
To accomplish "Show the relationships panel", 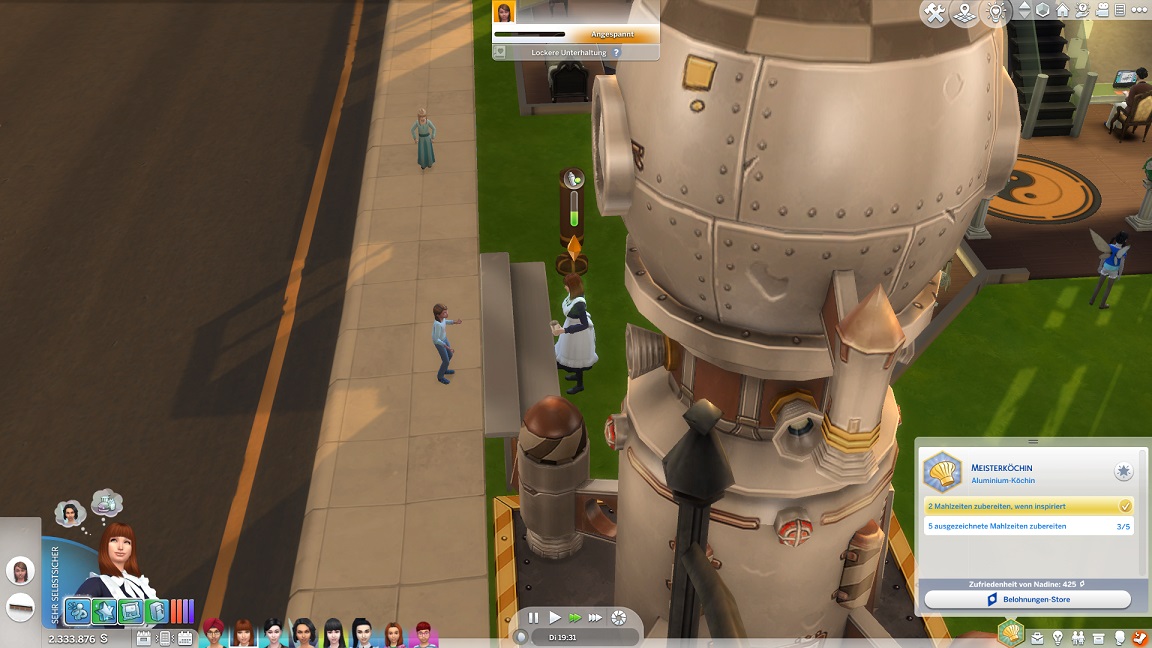I will [x=1079, y=637].
